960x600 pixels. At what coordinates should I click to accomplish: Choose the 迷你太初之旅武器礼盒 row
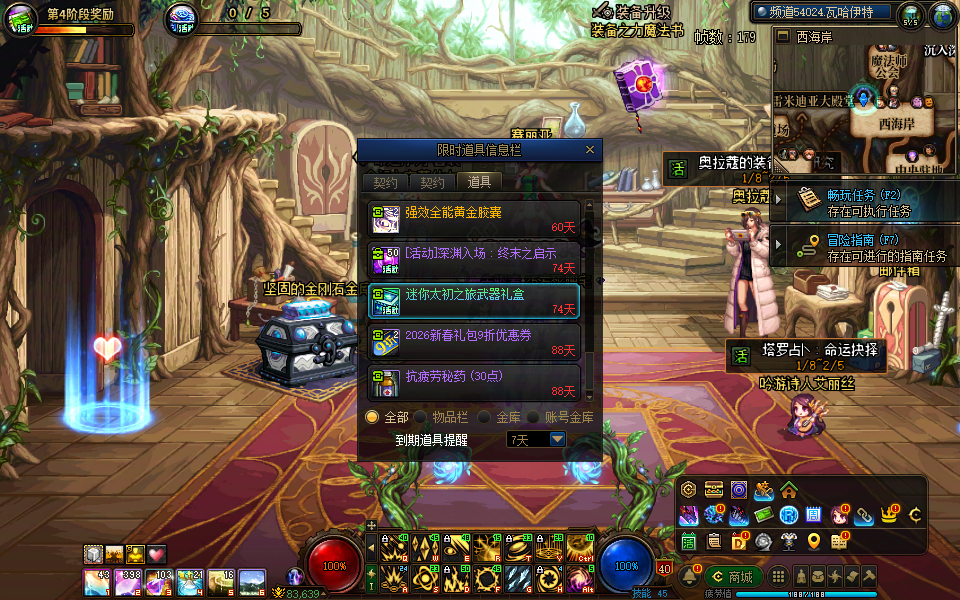[x=474, y=300]
